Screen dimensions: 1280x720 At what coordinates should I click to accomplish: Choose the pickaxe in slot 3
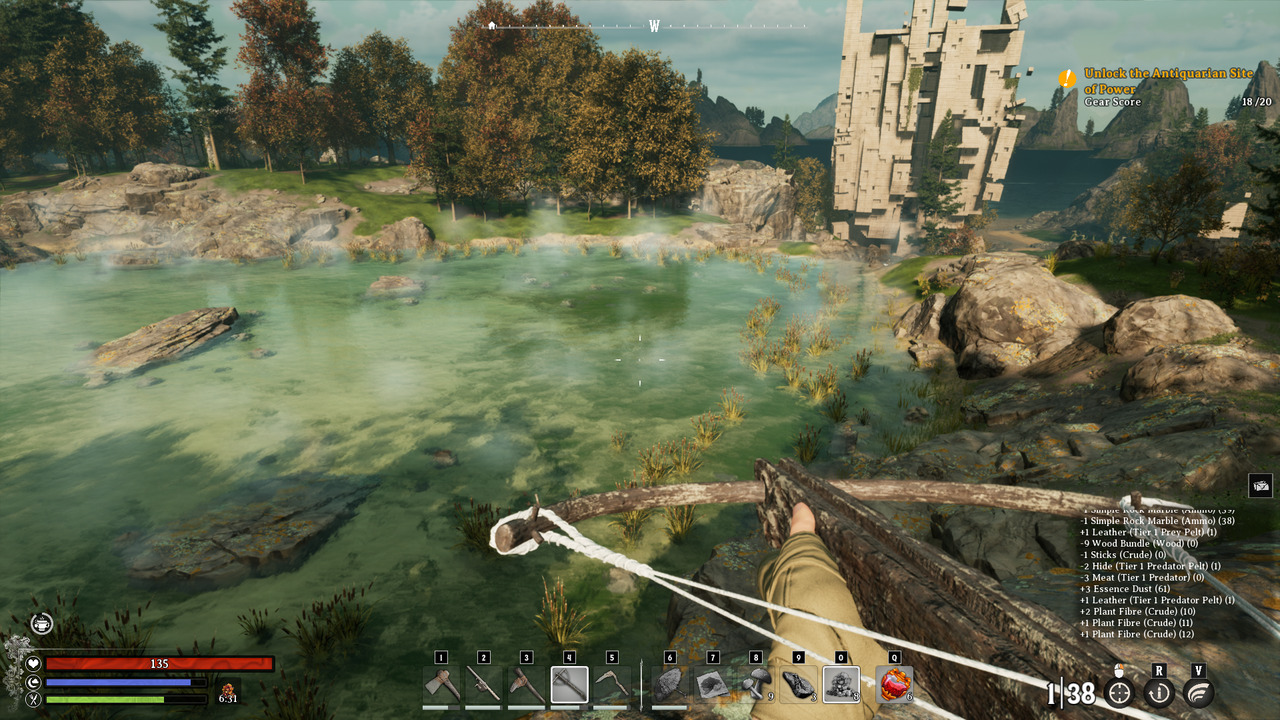[x=527, y=685]
